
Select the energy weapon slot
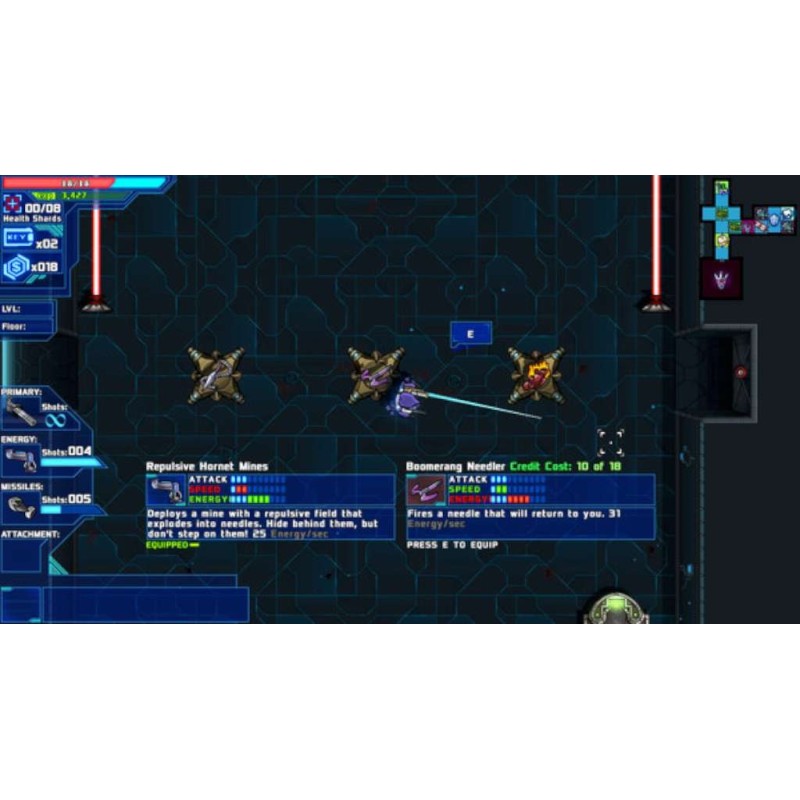tap(20, 459)
